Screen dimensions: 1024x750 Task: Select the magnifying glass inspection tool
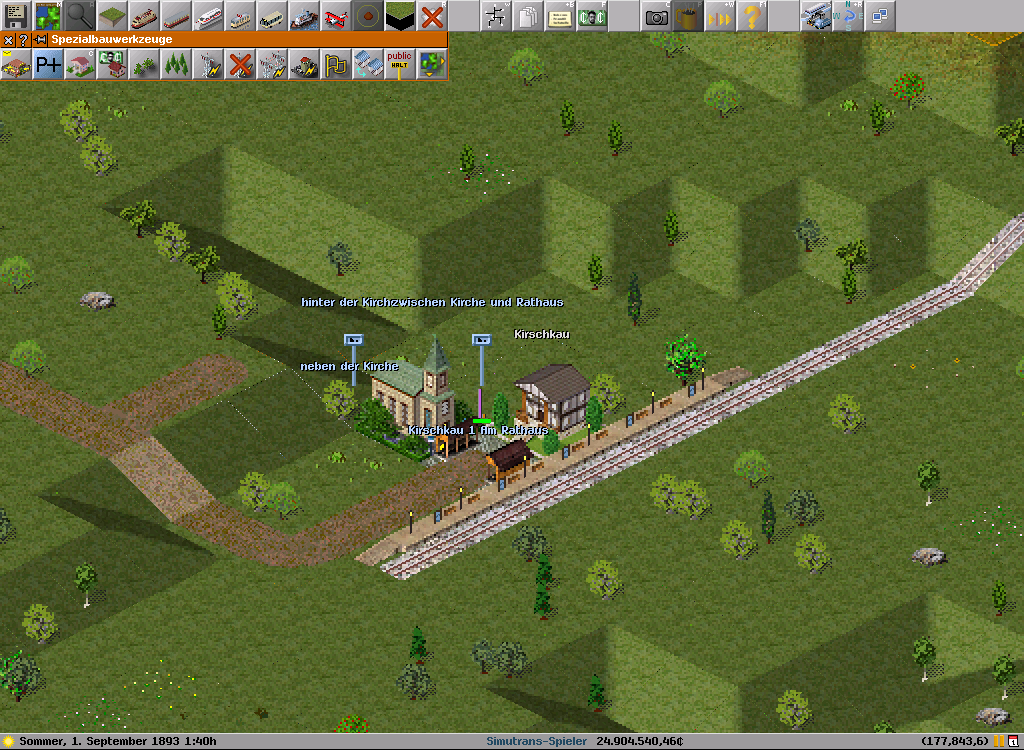[x=80, y=16]
